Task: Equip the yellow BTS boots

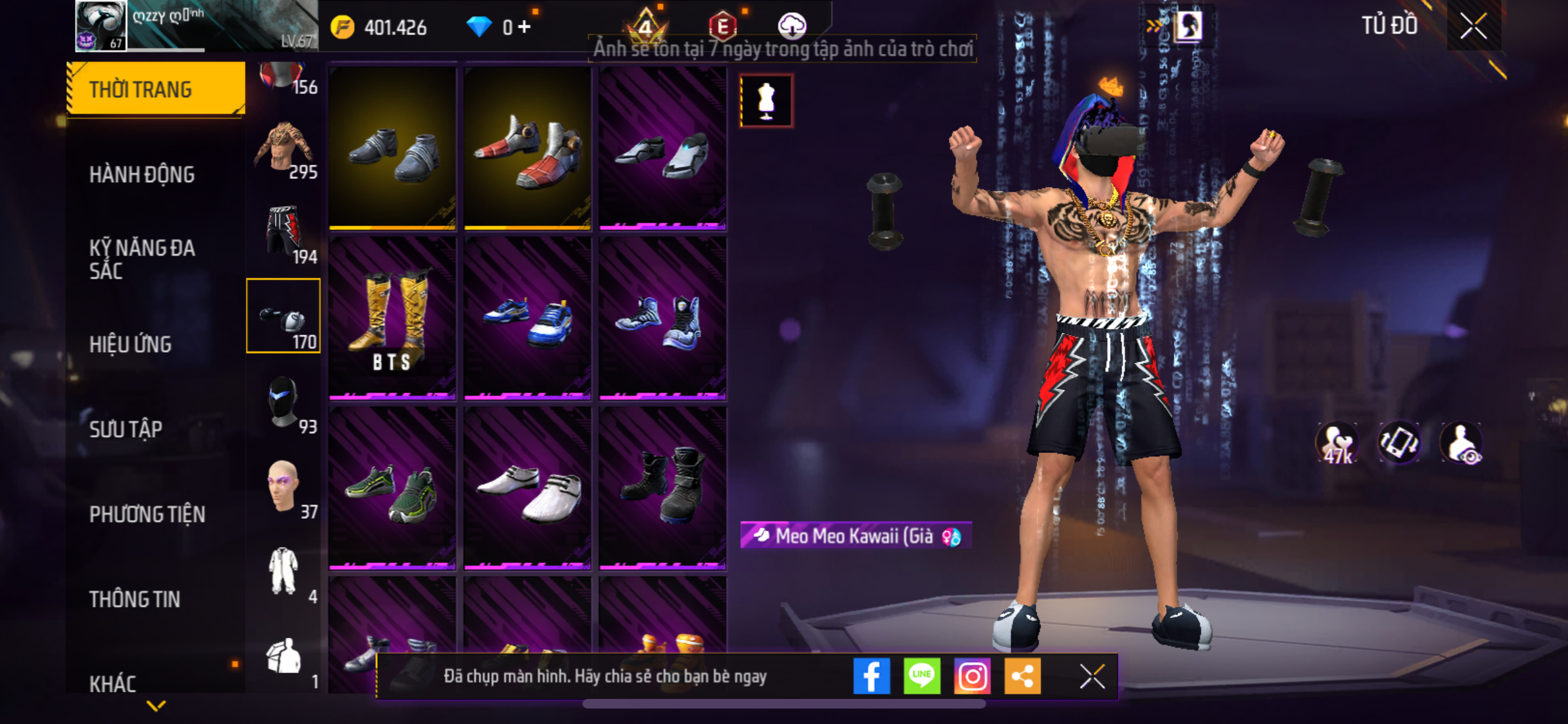Action: click(393, 318)
